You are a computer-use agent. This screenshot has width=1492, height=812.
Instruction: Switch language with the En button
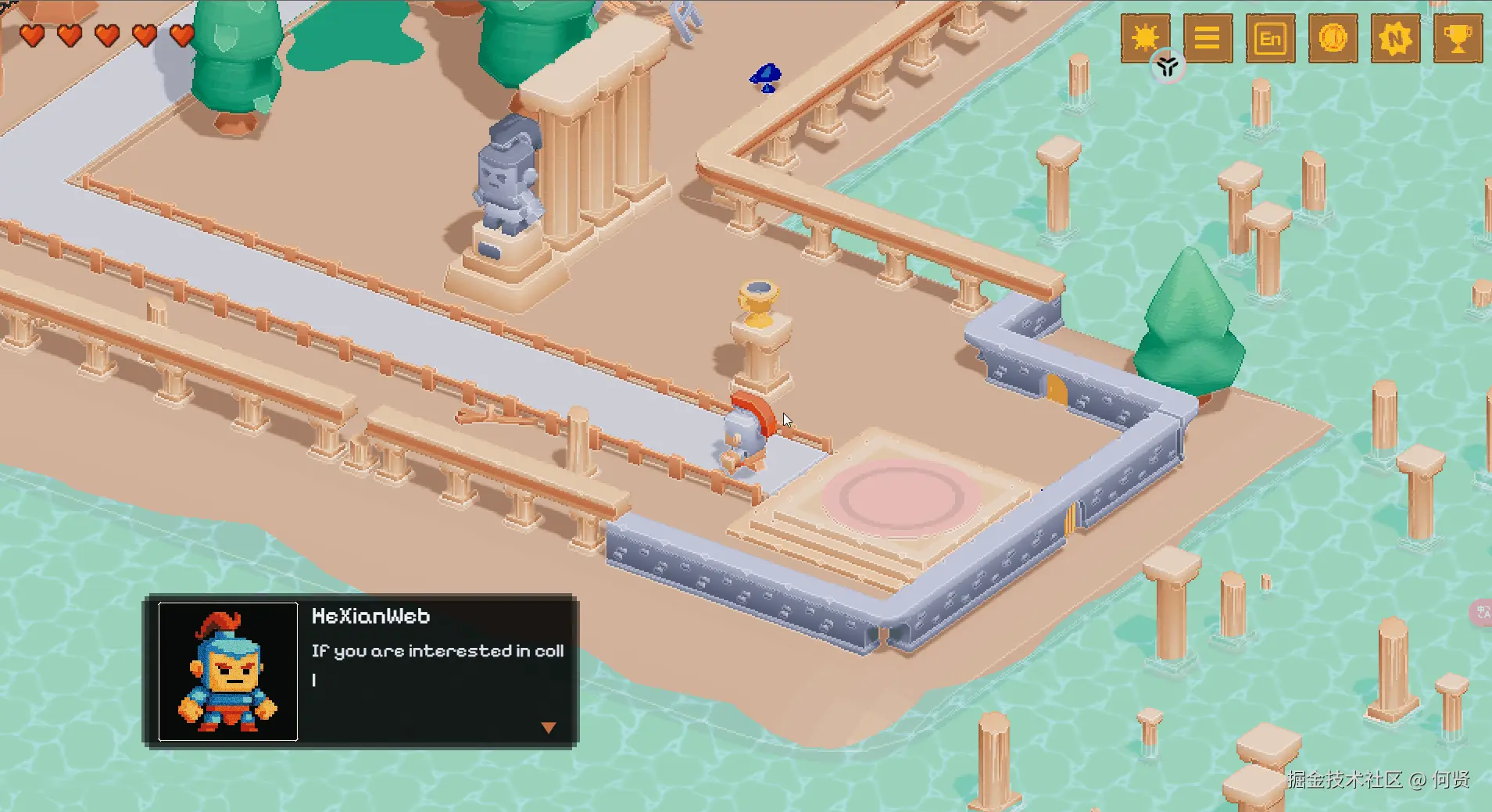pyautogui.click(x=1270, y=38)
